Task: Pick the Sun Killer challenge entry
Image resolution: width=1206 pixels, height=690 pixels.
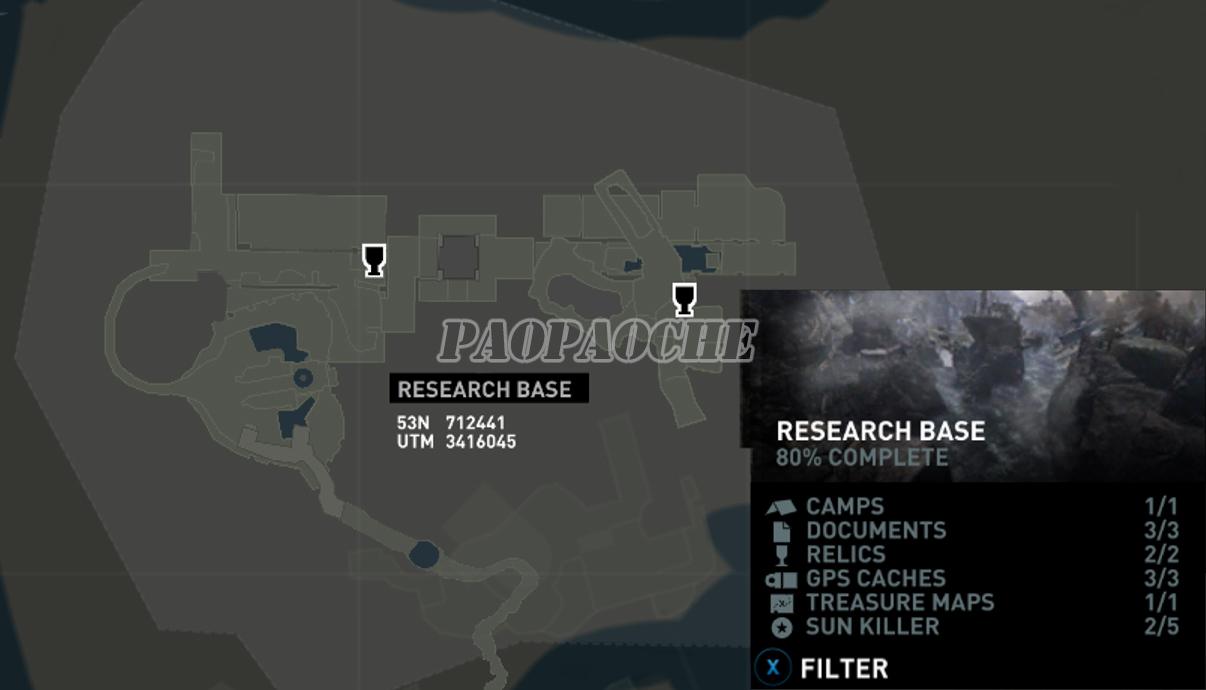Action: 872,627
